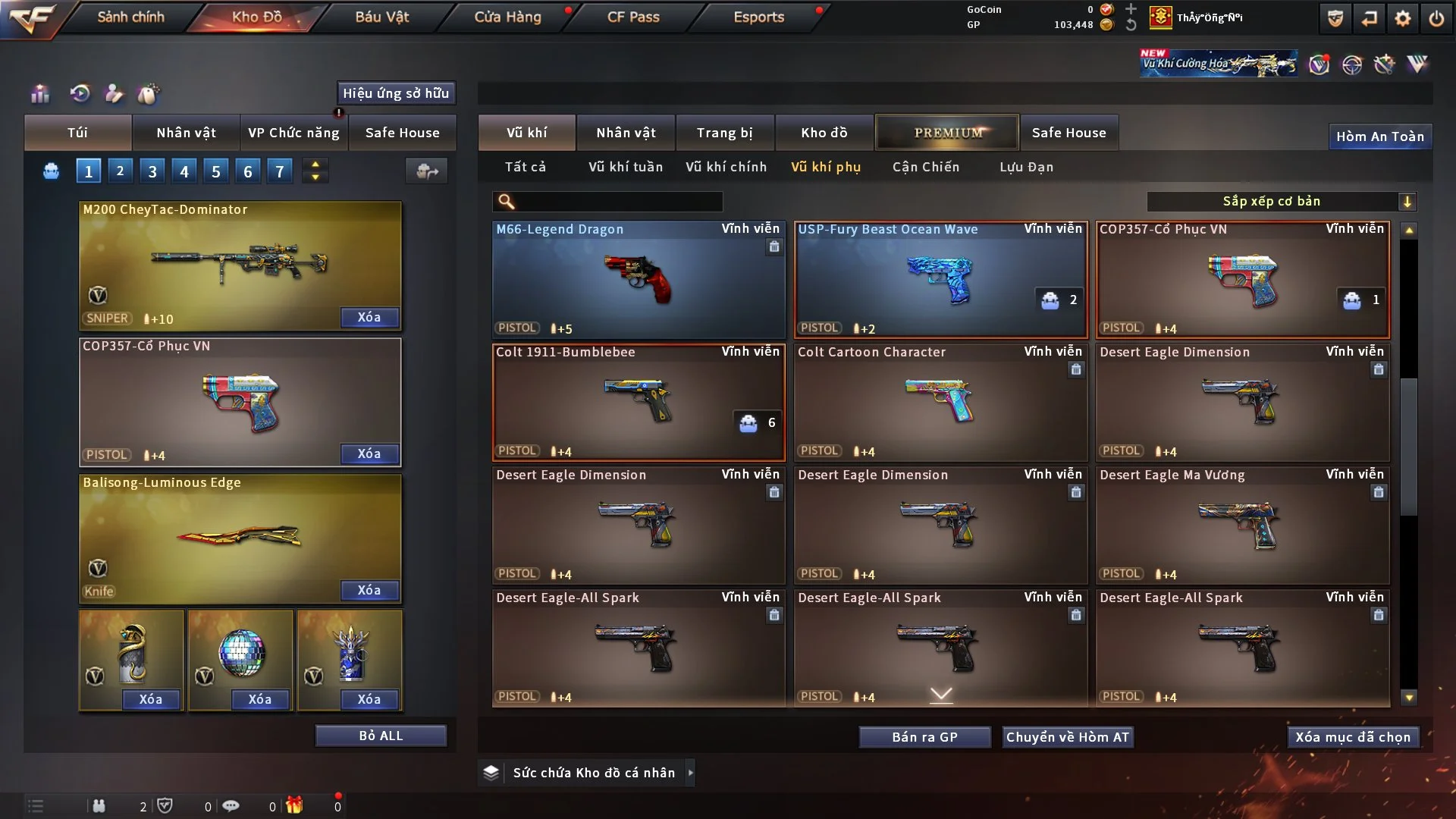Screen dimensions: 1456x819
Task: Choose the Cận Chiến melee filter
Action: tap(925, 167)
